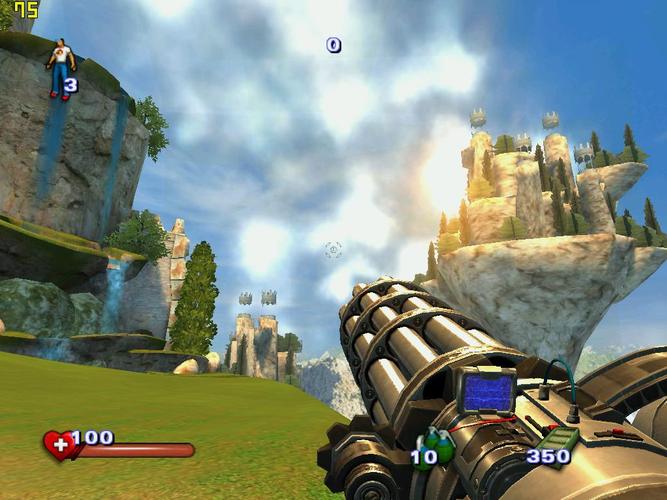Click the red heart health icon

pos(59,445)
